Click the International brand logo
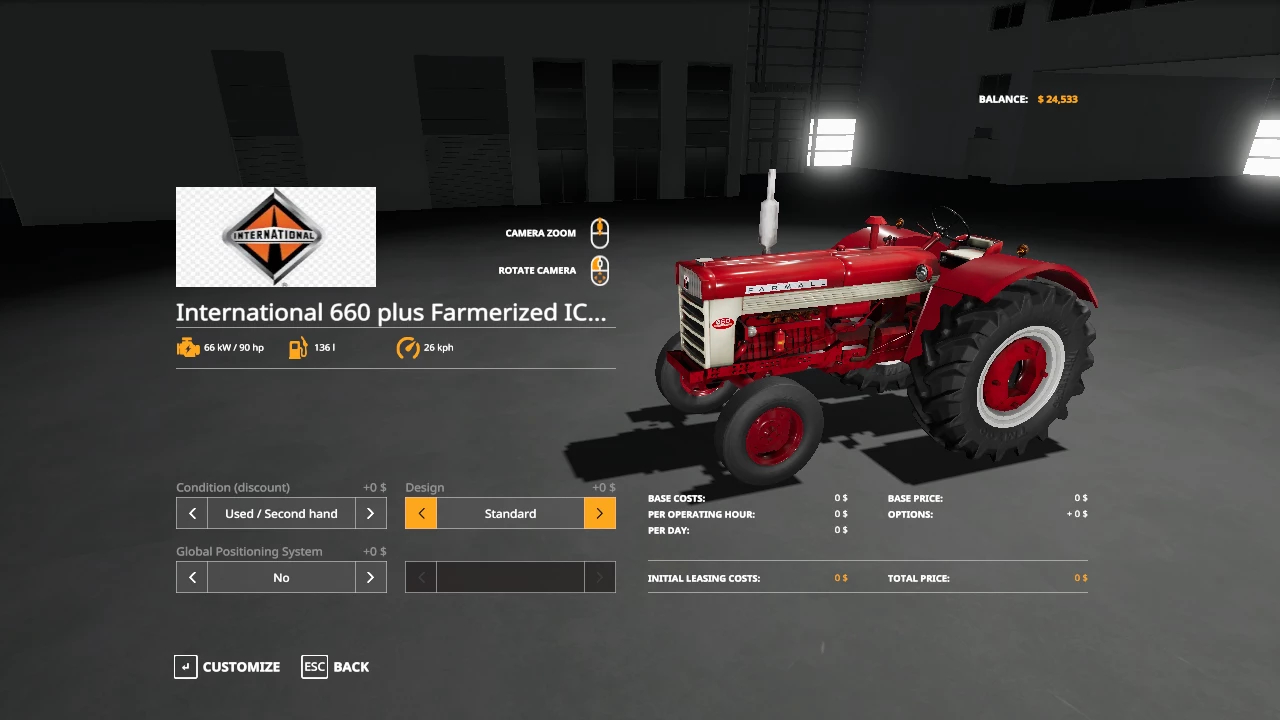Viewport: 1280px width, 720px height. (x=276, y=237)
